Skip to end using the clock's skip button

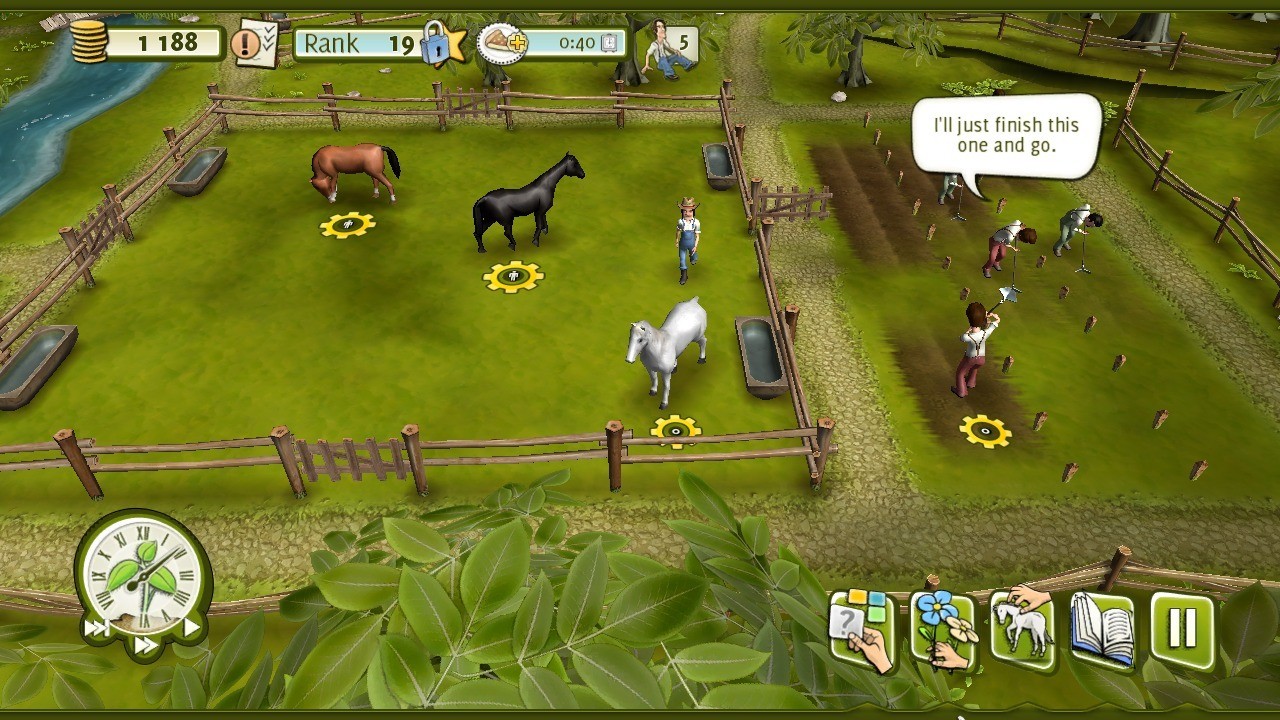(97, 628)
